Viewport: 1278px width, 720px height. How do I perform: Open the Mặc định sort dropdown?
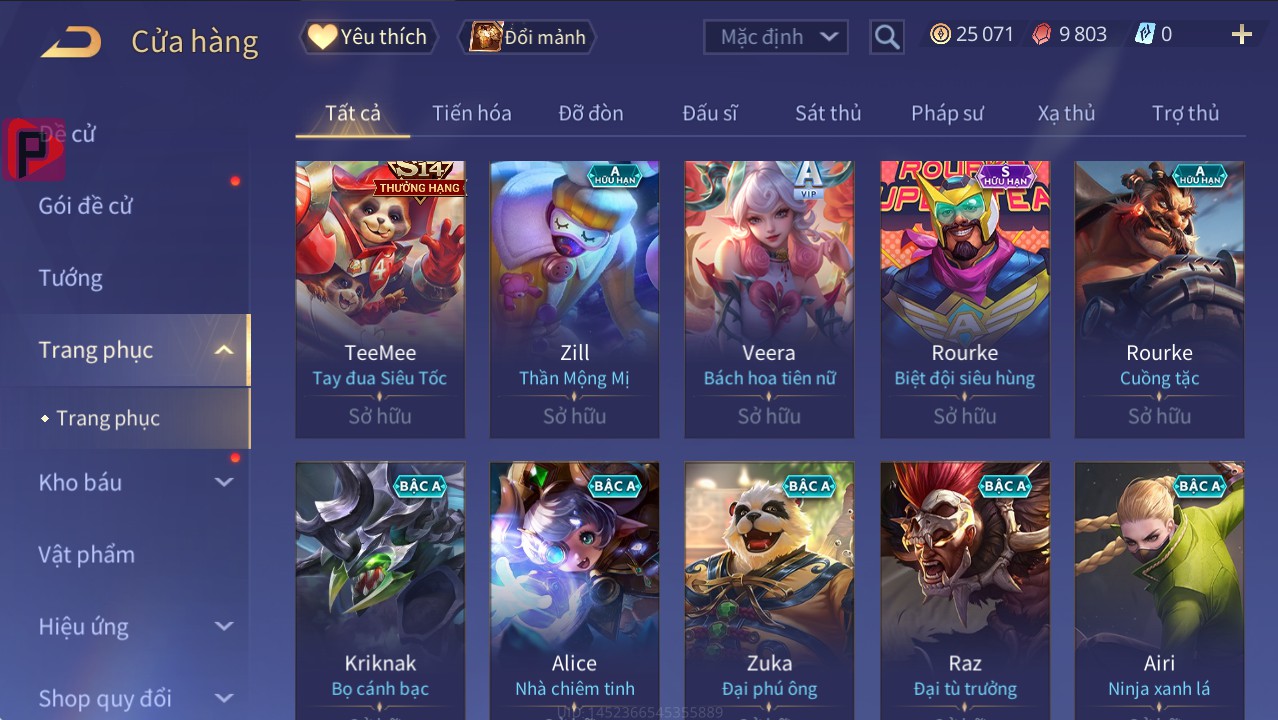coord(775,37)
